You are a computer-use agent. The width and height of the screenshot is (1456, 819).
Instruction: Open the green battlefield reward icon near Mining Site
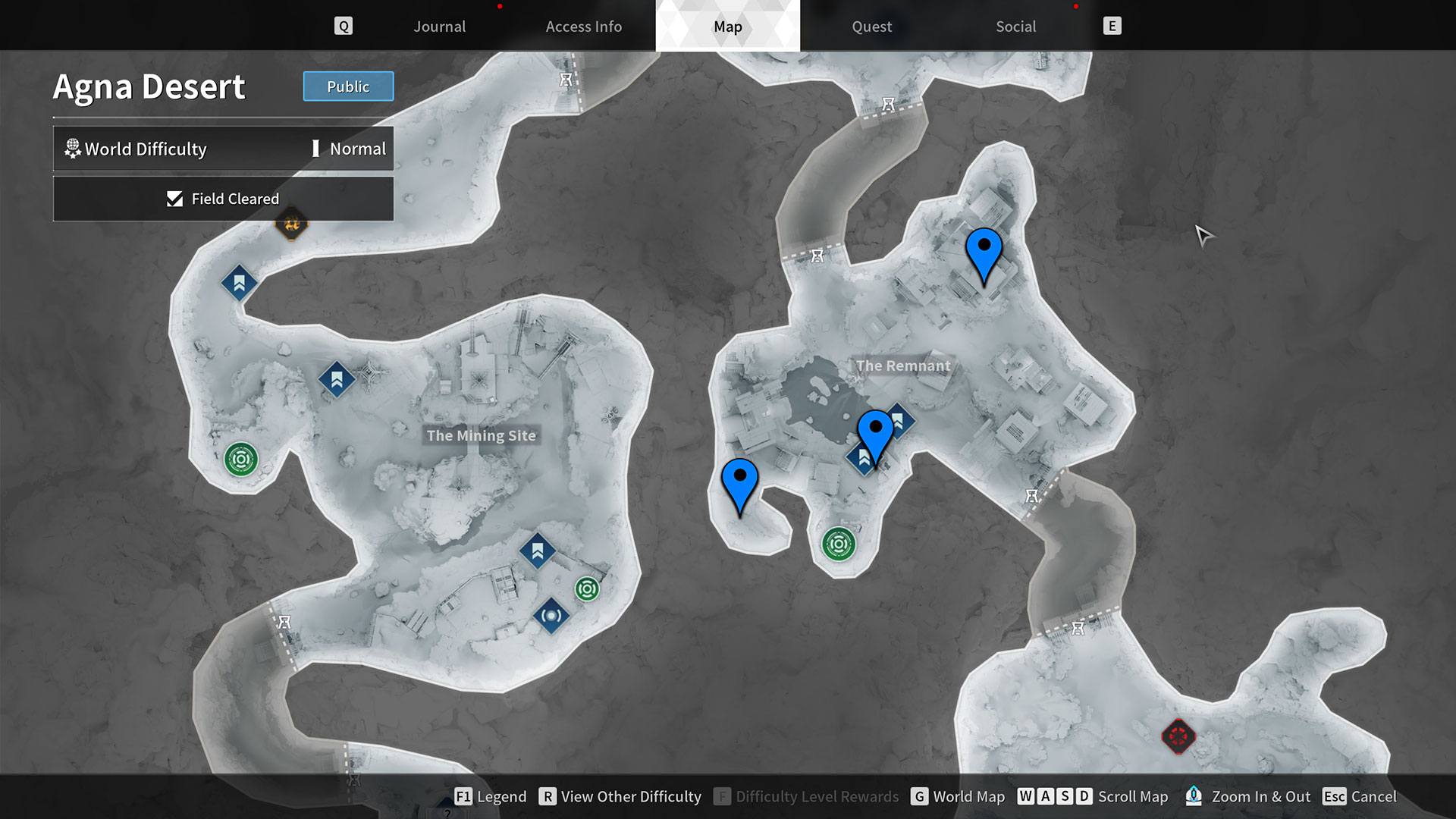(x=243, y=459)
